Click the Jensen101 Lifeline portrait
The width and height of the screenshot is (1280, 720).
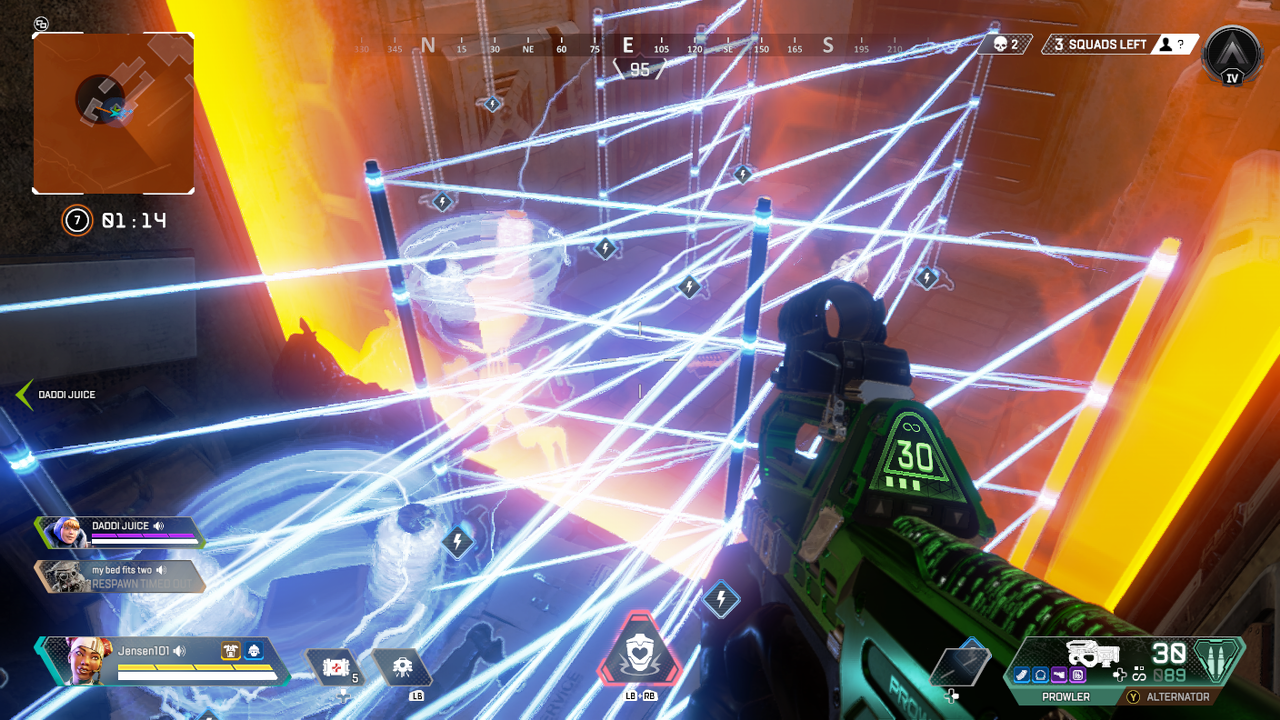[84, 660]
